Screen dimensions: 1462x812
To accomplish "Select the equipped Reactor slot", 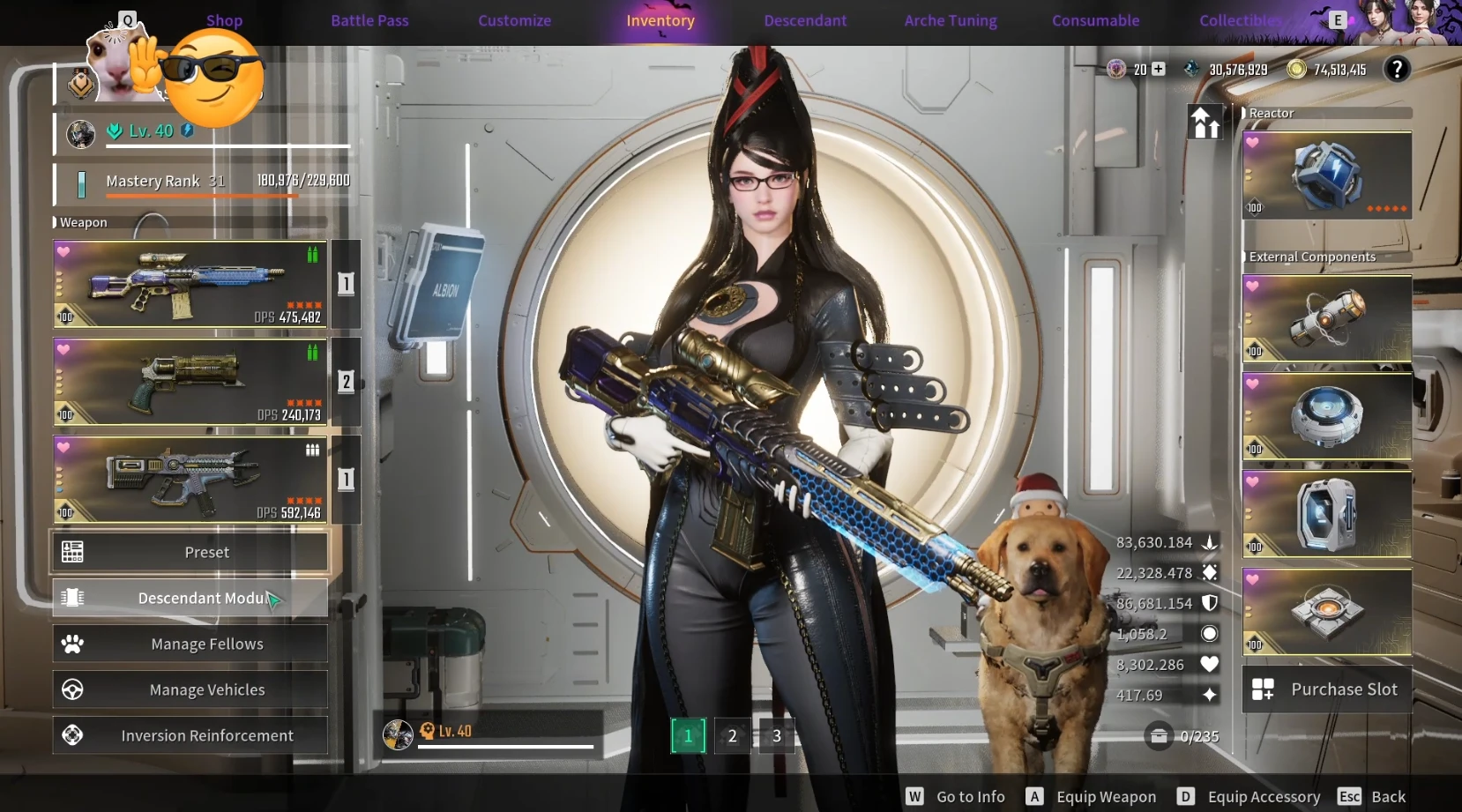I will point(1326,175).
